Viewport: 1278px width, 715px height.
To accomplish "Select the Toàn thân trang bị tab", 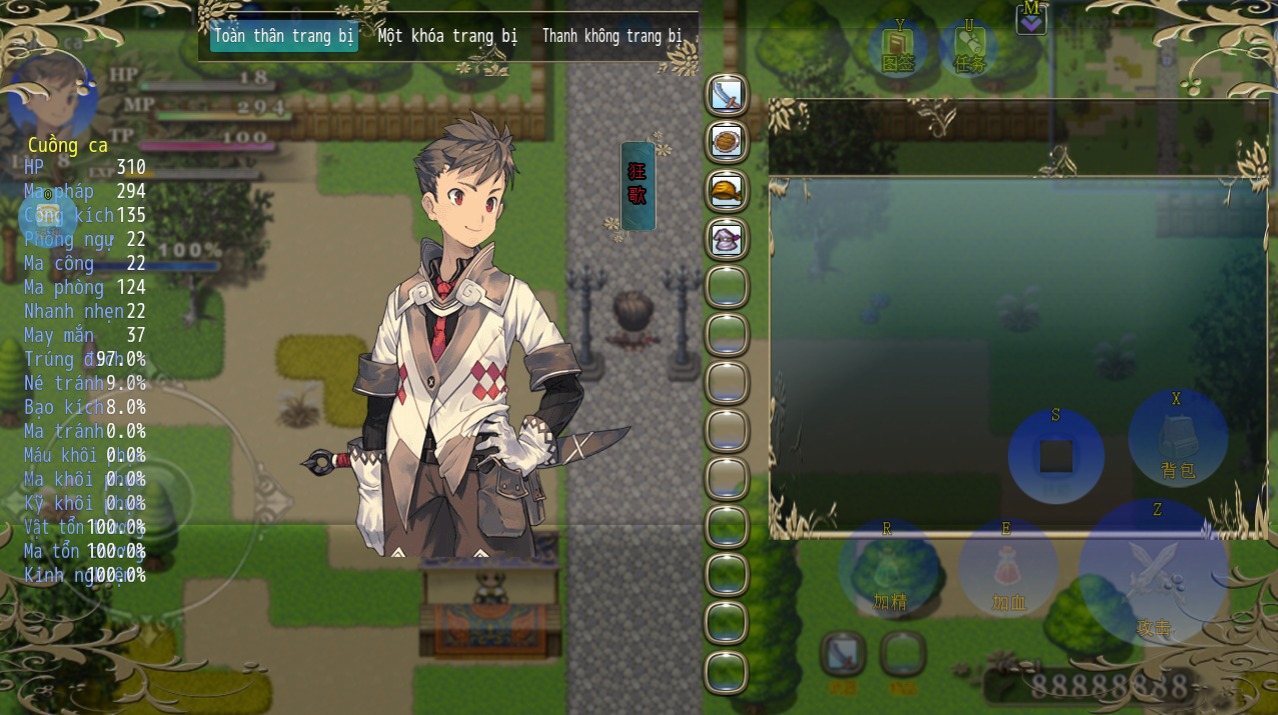I will (x=284, y=36).
